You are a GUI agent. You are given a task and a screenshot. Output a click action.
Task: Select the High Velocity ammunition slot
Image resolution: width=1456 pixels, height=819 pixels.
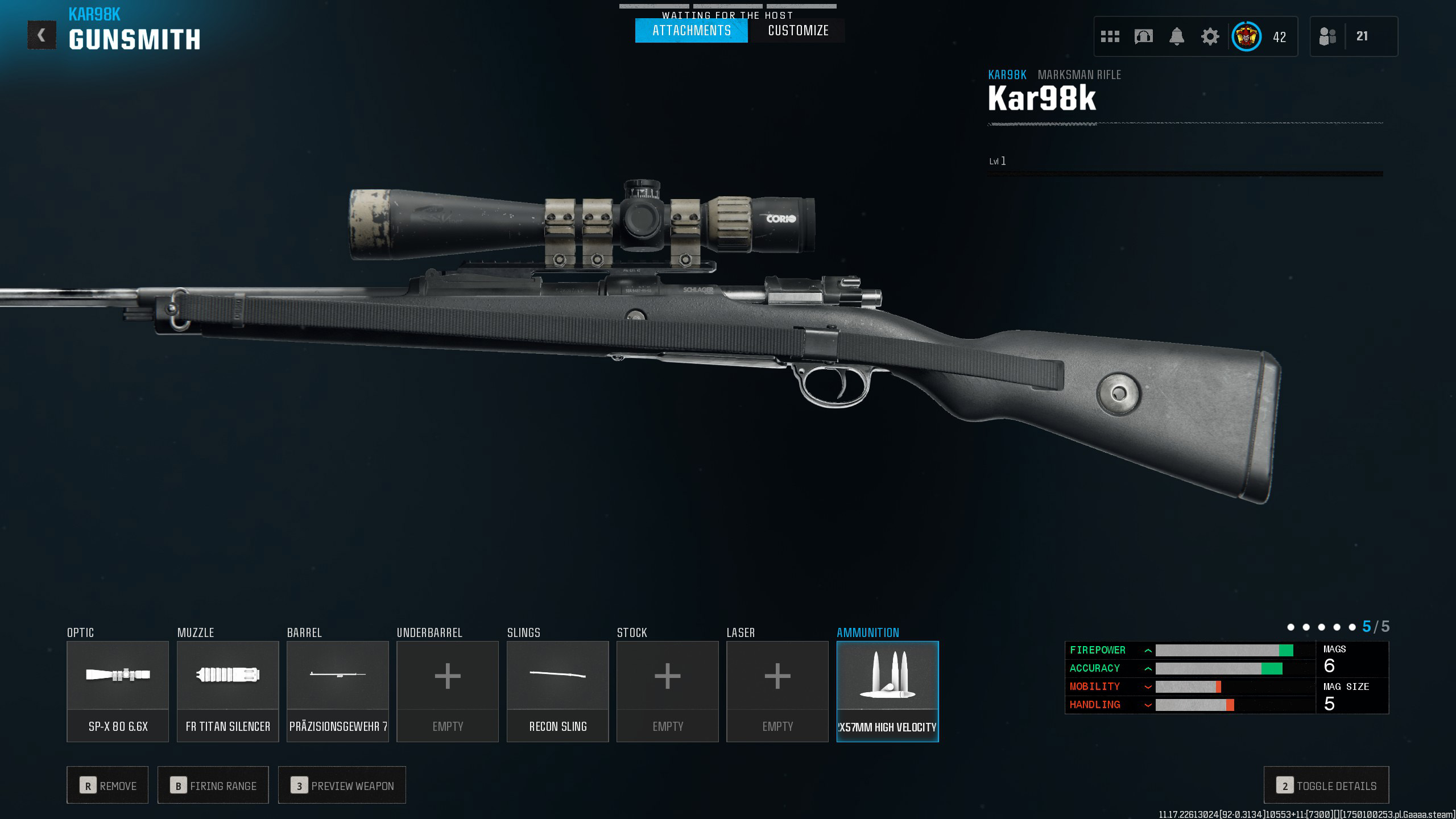pos(887,691)
